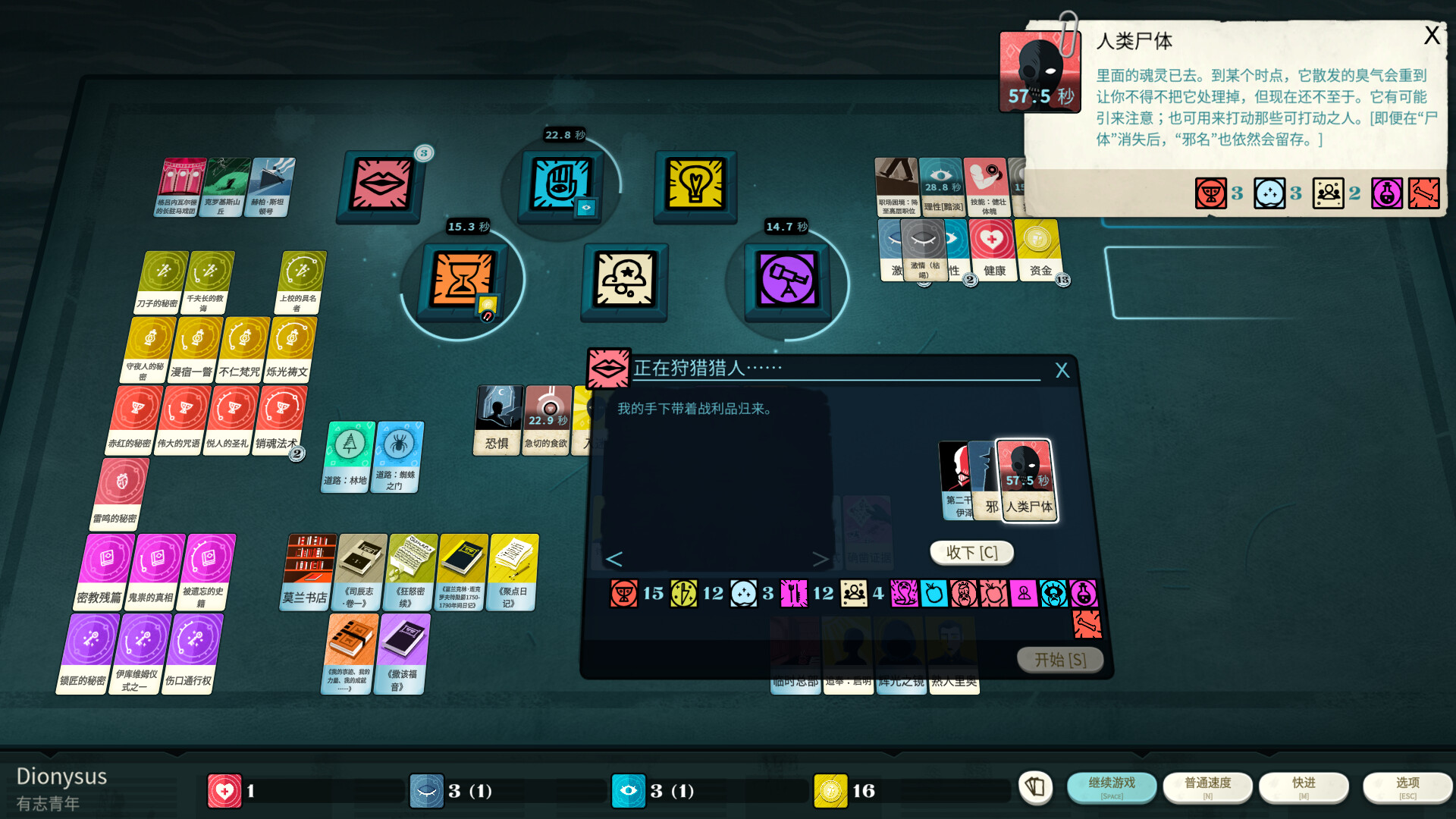
Task: Click the right arrow in the hunting dialog
Action: point(821,560)
